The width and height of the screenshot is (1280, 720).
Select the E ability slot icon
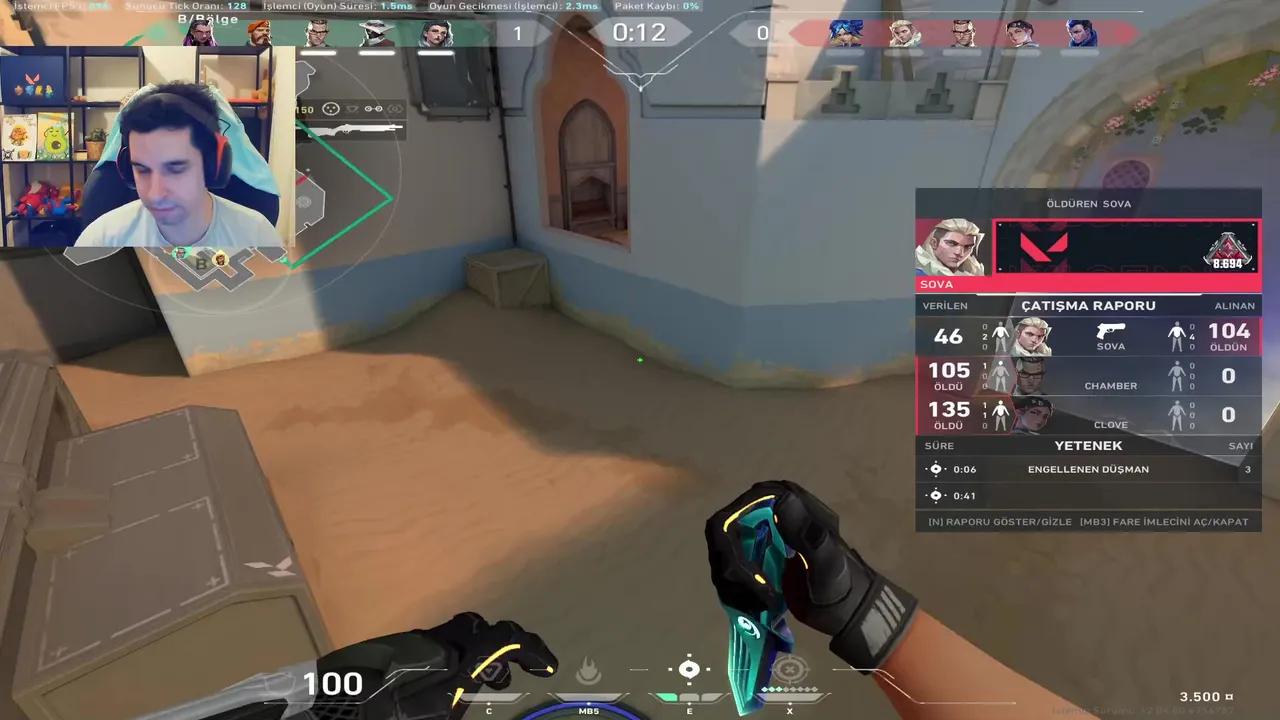[x=689, y=670]
